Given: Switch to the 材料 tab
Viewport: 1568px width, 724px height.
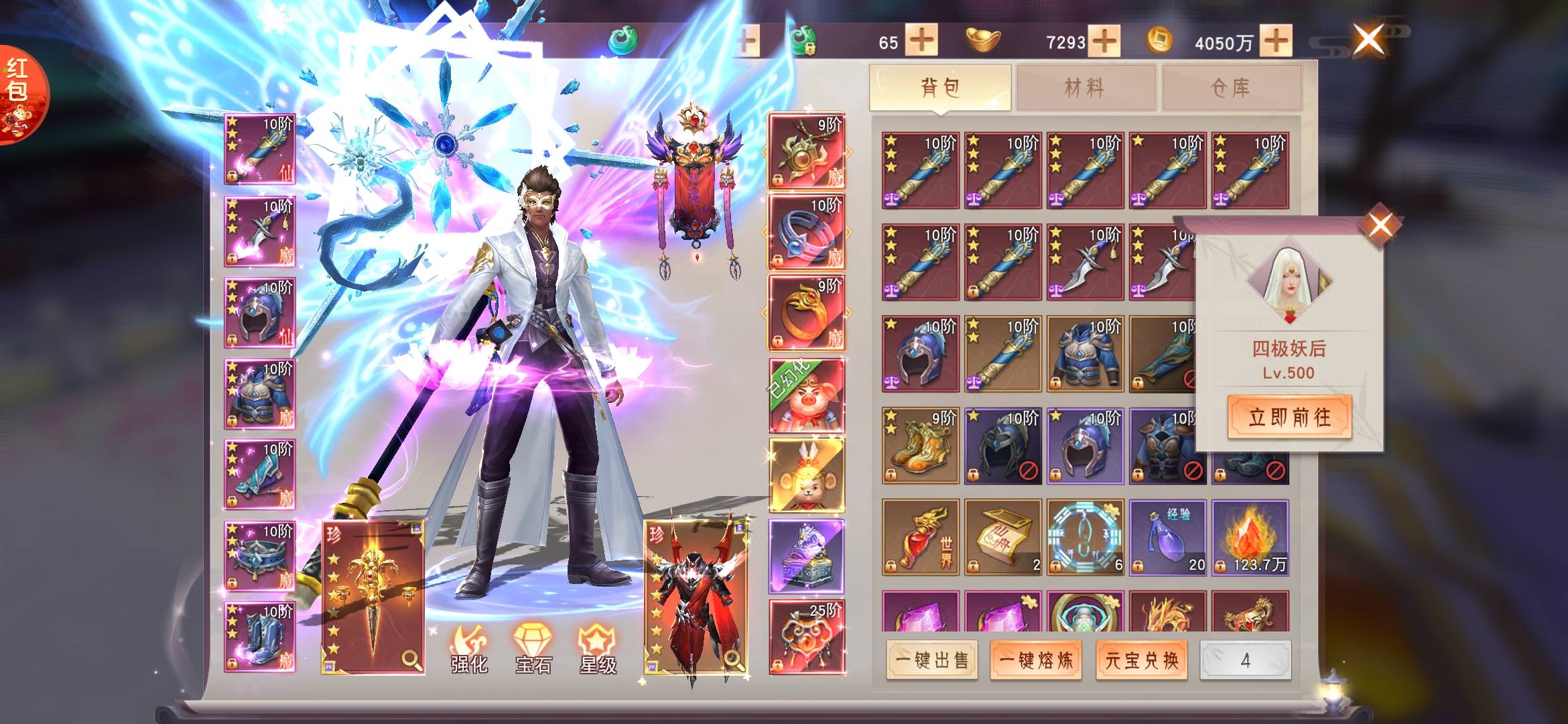Looking at the screenshot, I should click(1086, 88).
